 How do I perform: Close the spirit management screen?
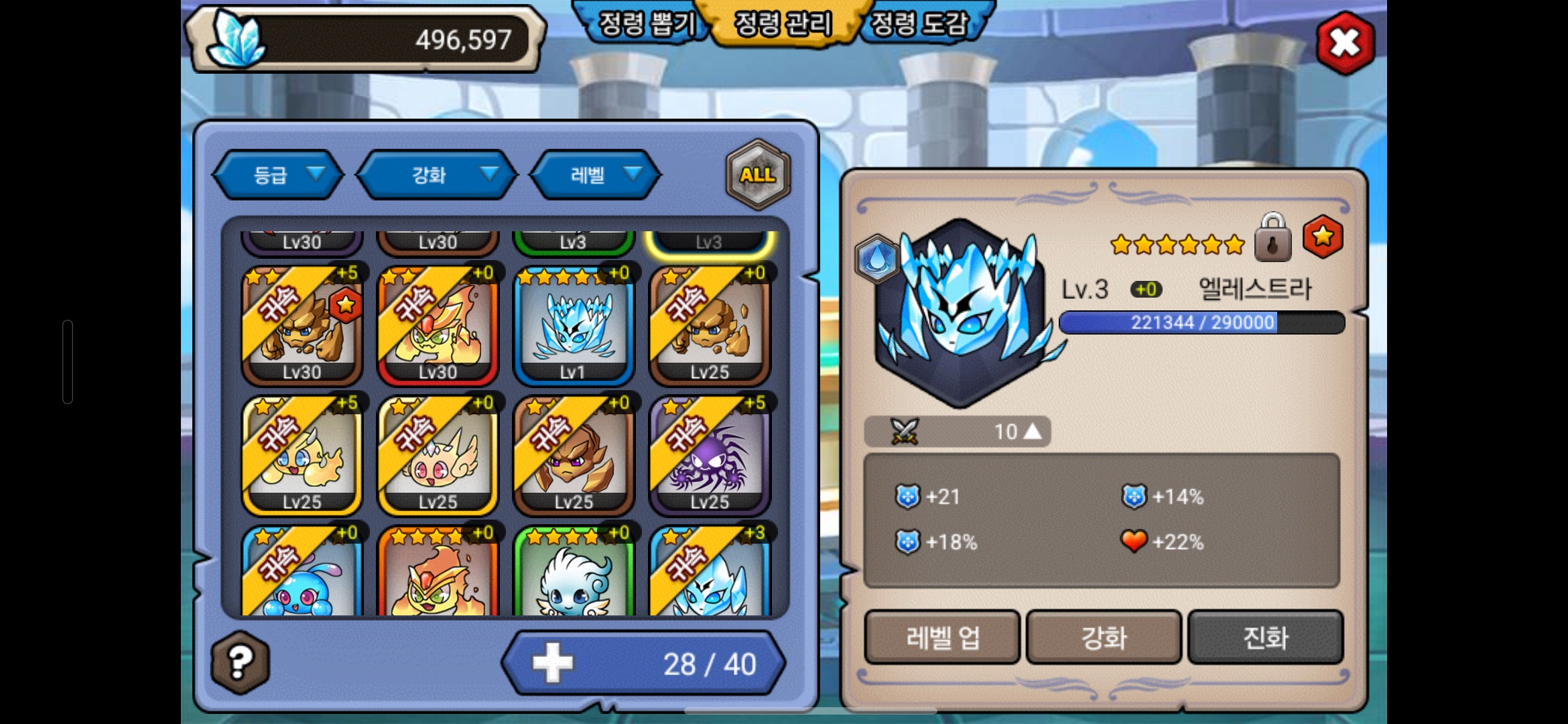[x=1345, y=43]
